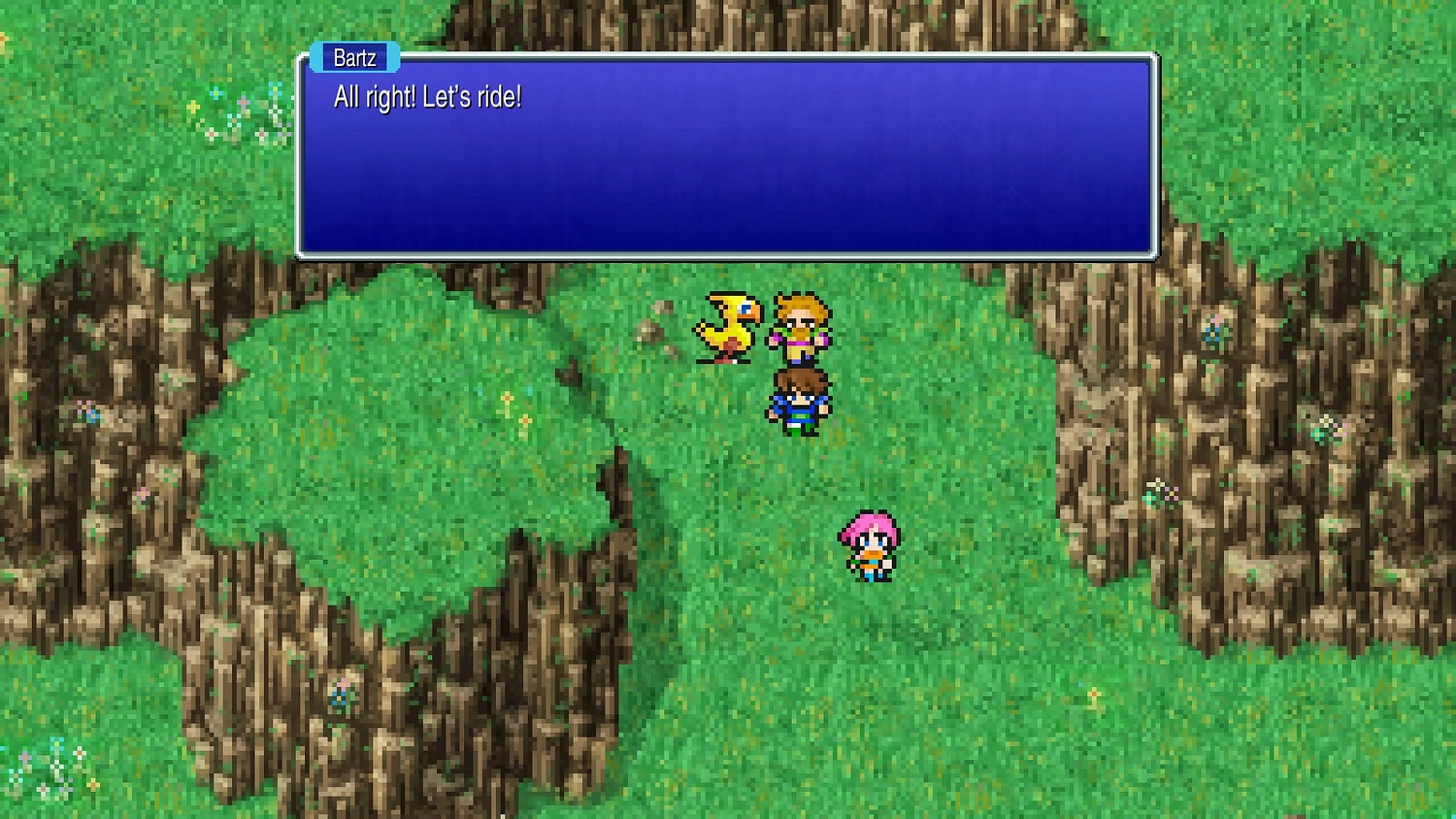This screenshot has height=819, width=1456.
Task: Click the Bartz nameplate on the dialogue box
Action: pyautogui.click(x=355, y=57)
